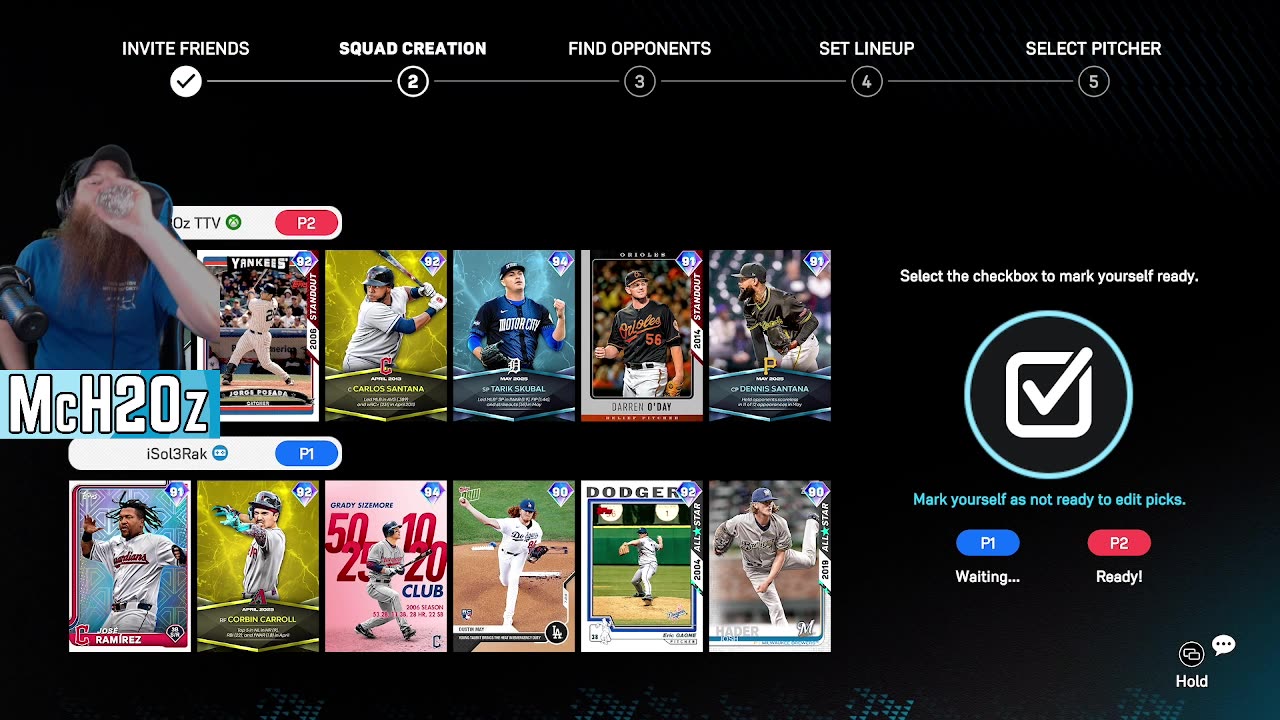Go to the Set Lineup step
This screenshot has width=1280, height=720.
pos(867,82)
